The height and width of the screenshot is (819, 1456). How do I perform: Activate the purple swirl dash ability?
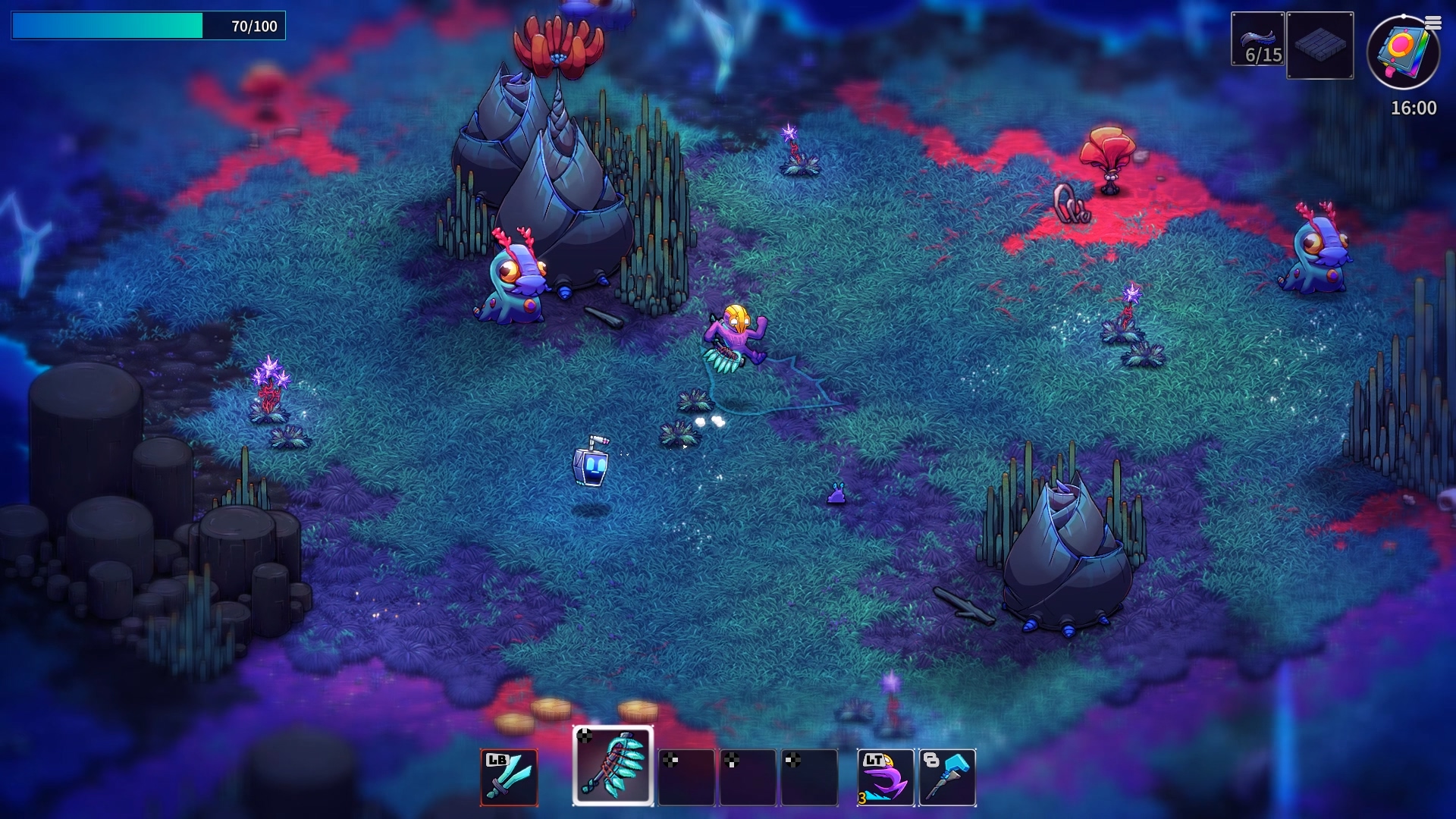point(885,777)
